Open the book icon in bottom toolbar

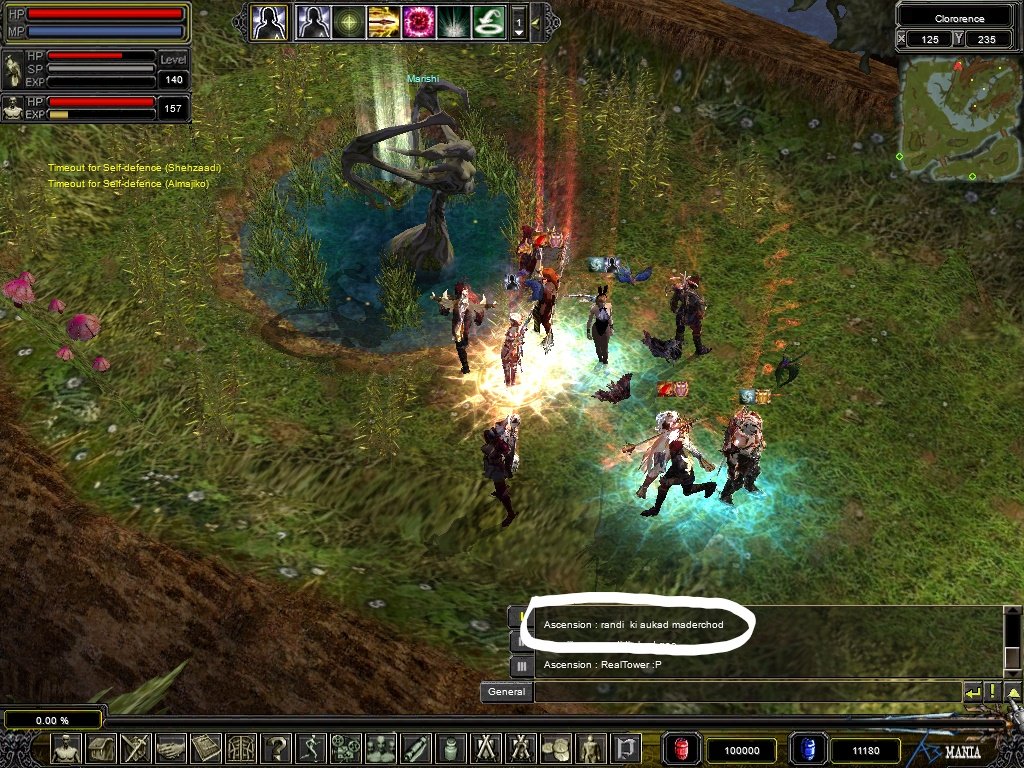(x=207, y=748)
